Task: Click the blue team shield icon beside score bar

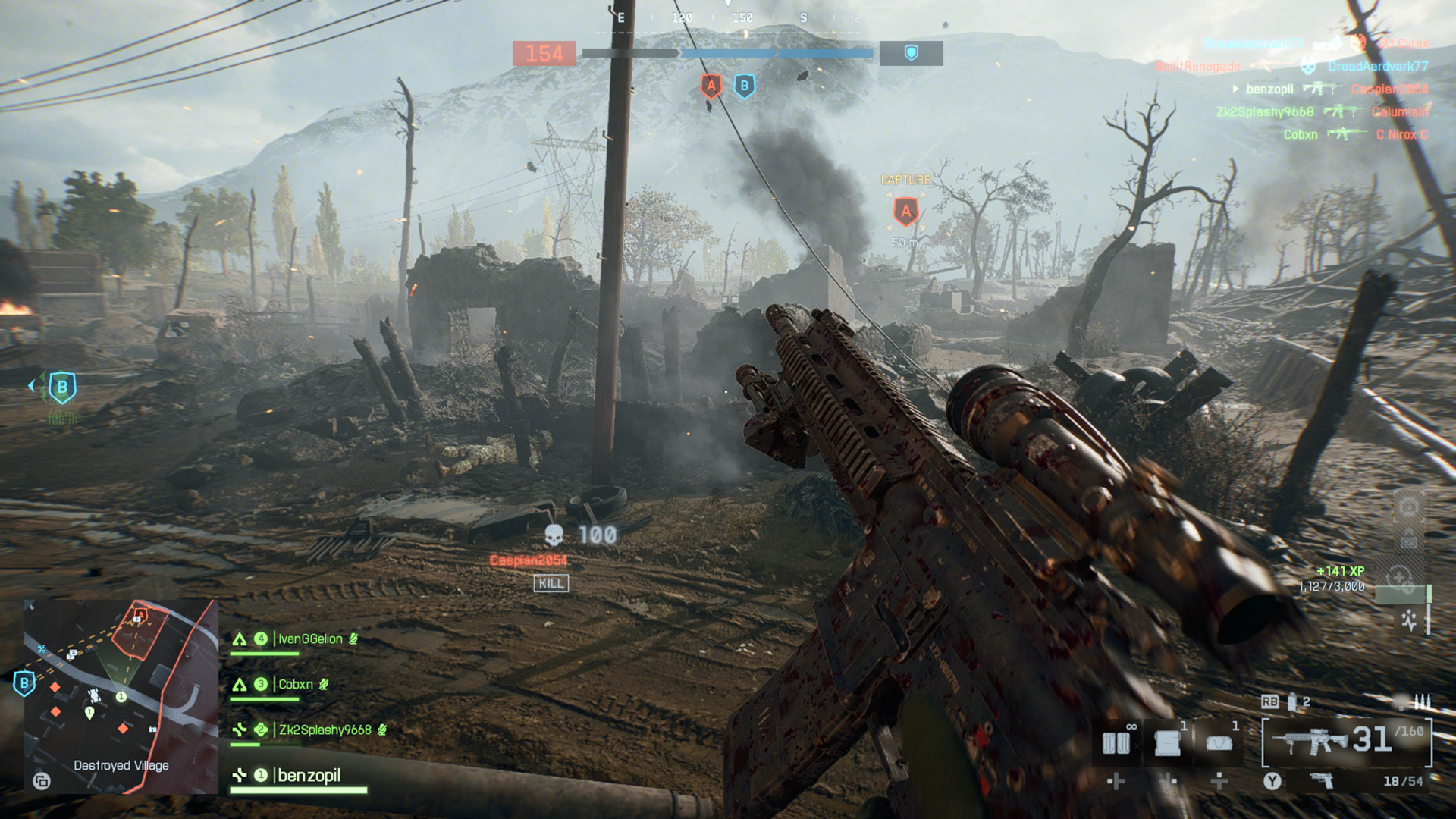Action: 911,53
